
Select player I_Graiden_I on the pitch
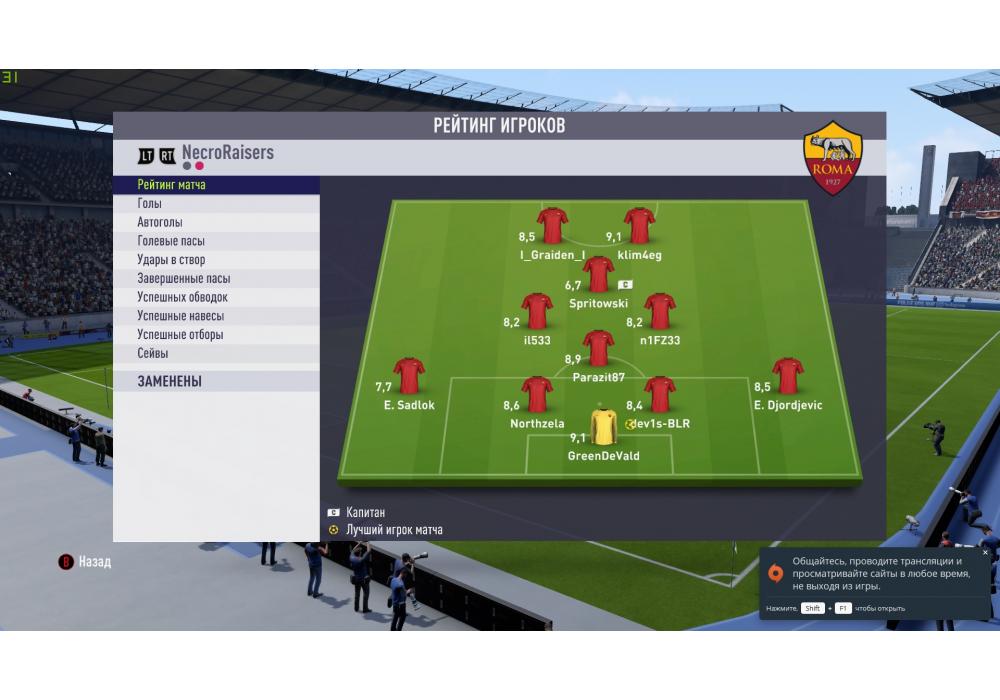click(x=552, y=226)
